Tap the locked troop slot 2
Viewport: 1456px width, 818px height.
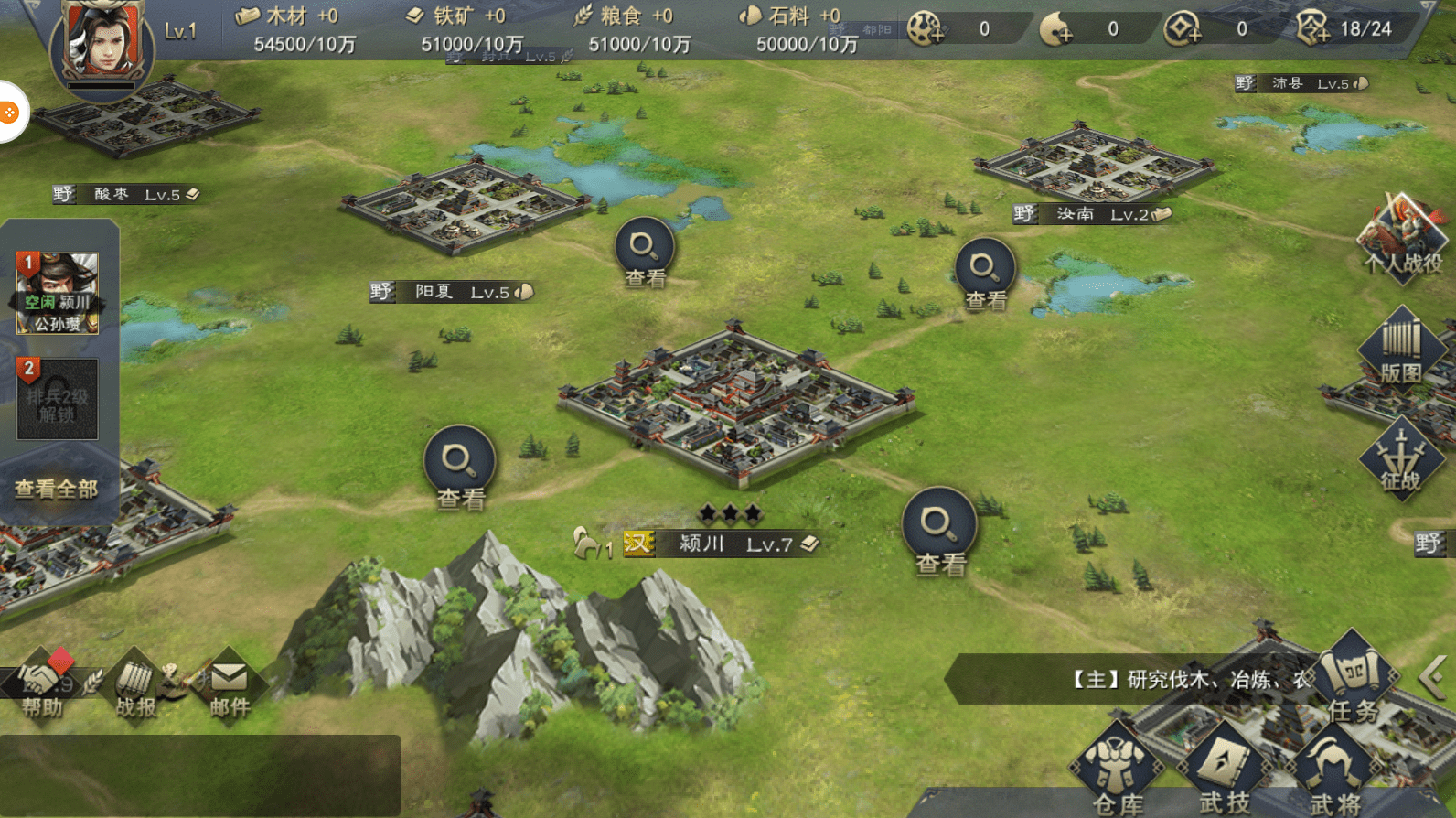point(57,399)
